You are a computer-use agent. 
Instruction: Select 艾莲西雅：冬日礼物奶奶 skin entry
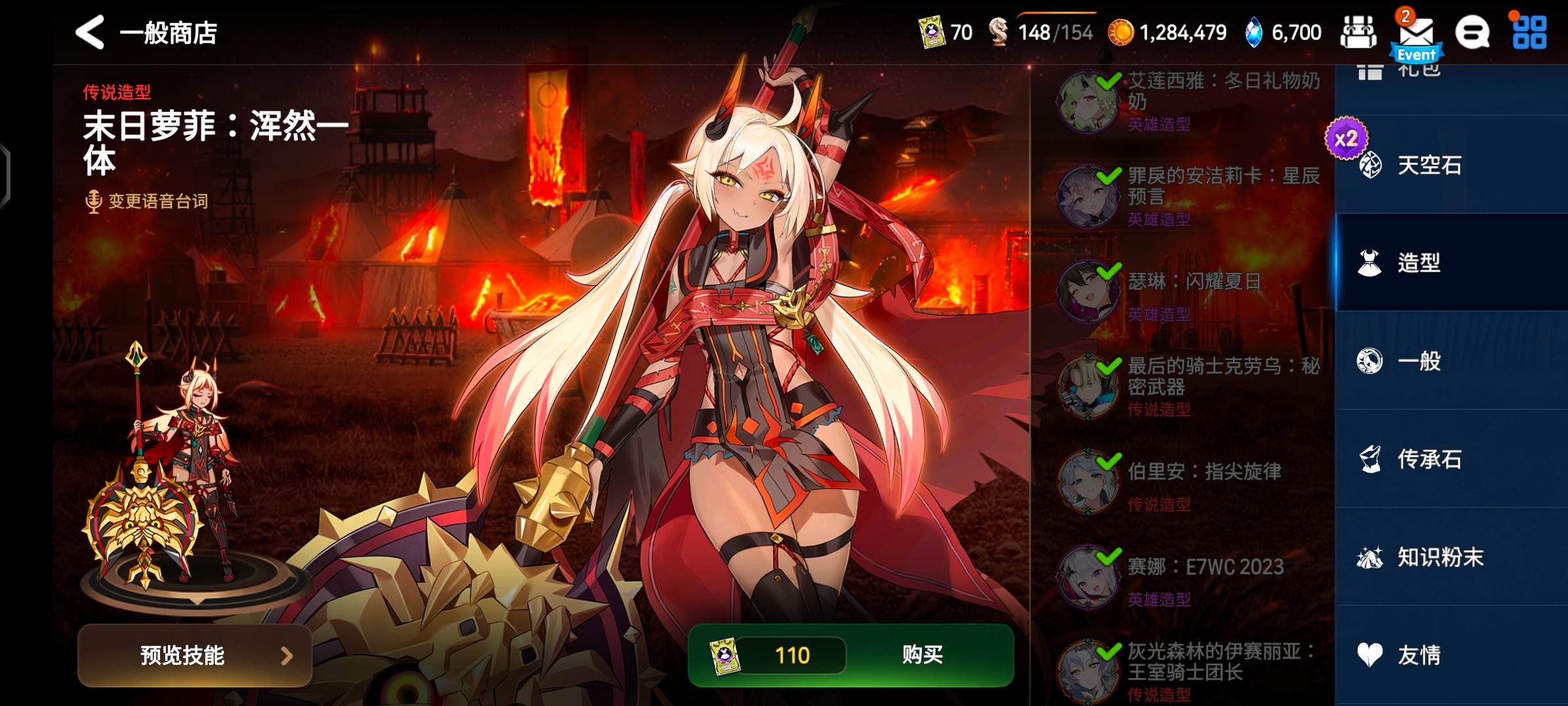(1189, 101)
